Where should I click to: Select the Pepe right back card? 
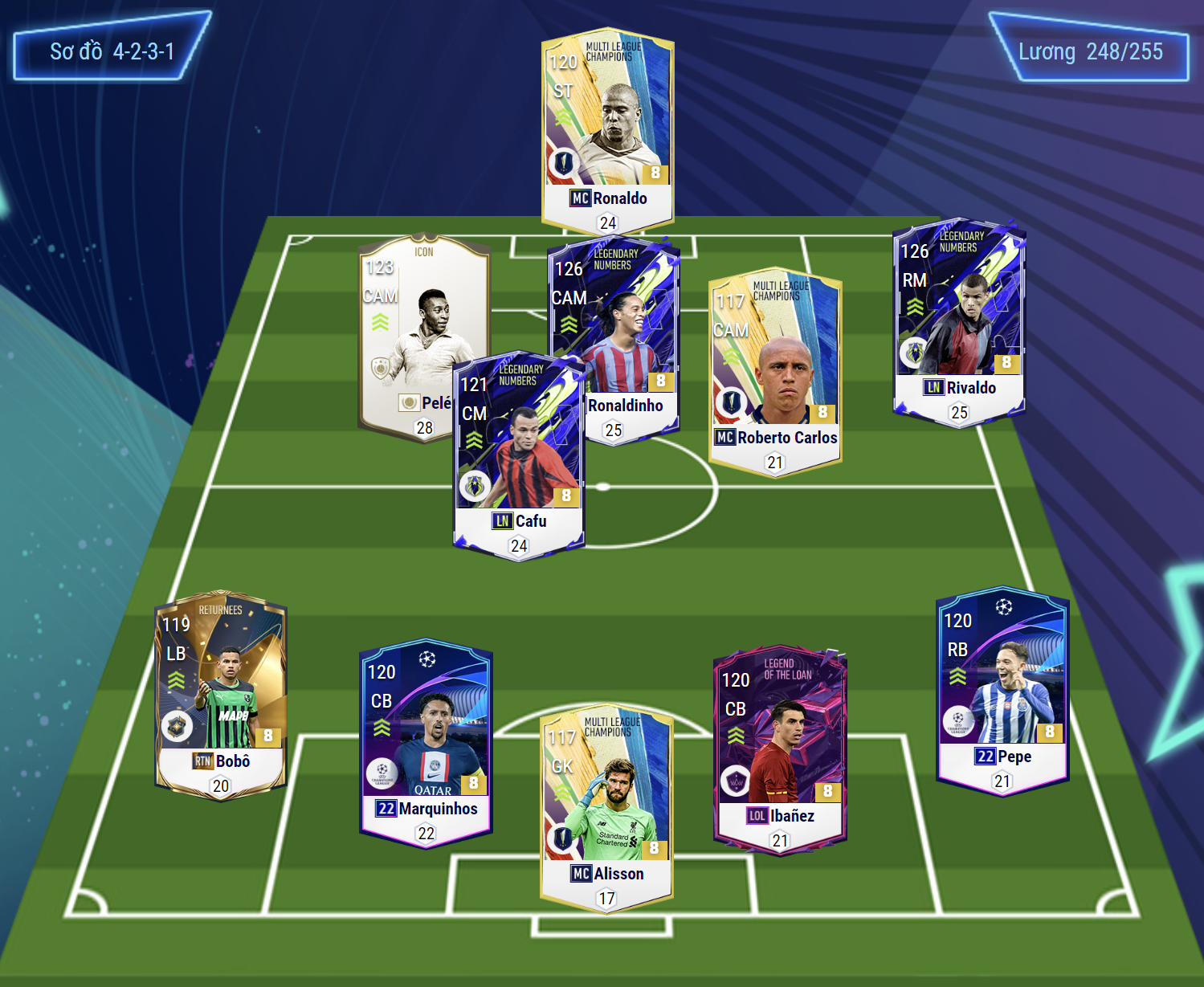(1002, 691)
